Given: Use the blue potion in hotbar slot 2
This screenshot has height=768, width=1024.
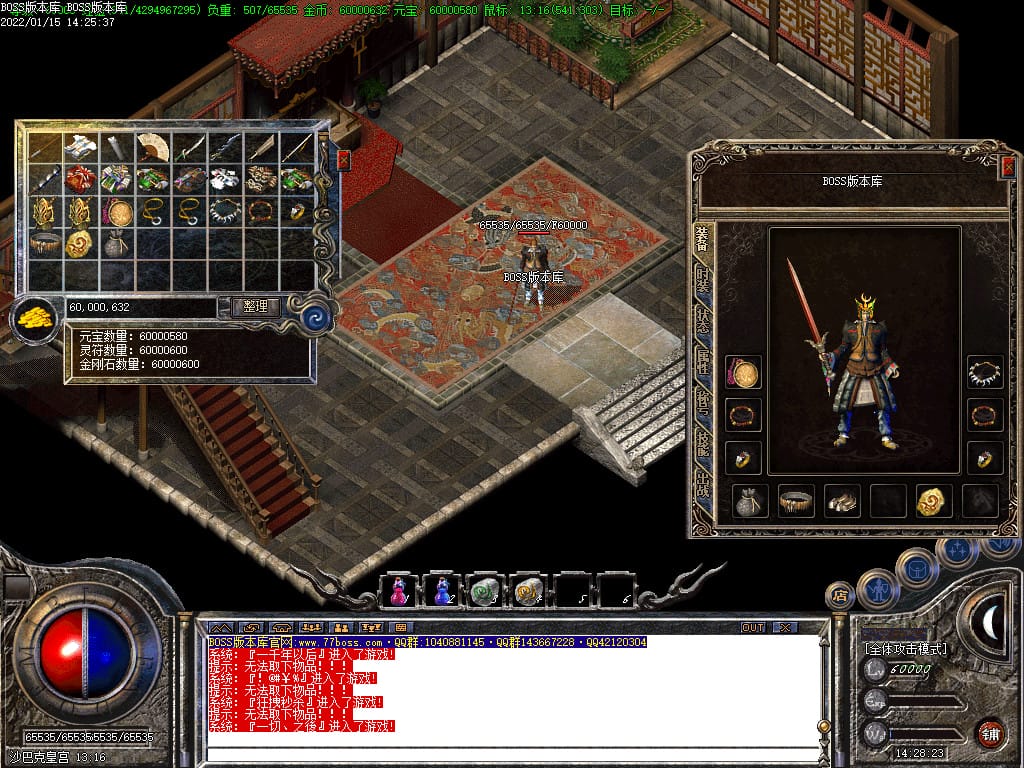Looking at the screenshot, I should click(x=442, y=591).
